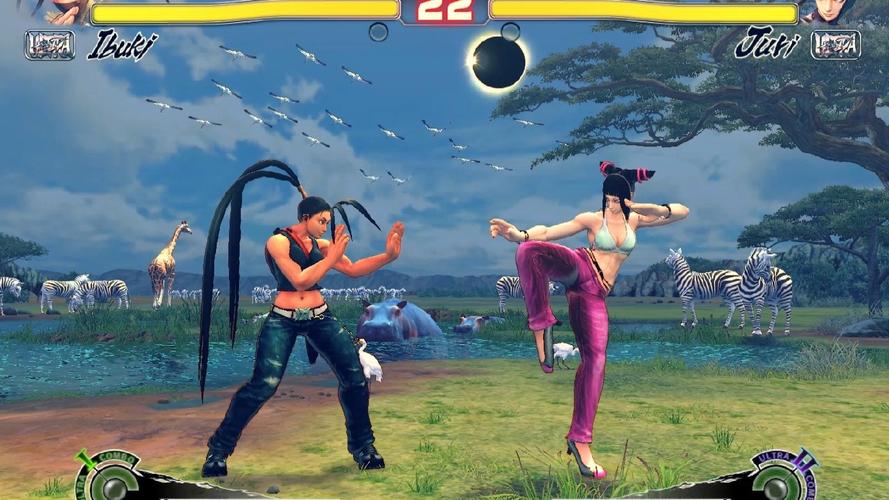Select the Ultra edition badge beside Juri's name
The width and height of the screenshot is (889, 500).
pyautogui.click(x=836, y=45)
